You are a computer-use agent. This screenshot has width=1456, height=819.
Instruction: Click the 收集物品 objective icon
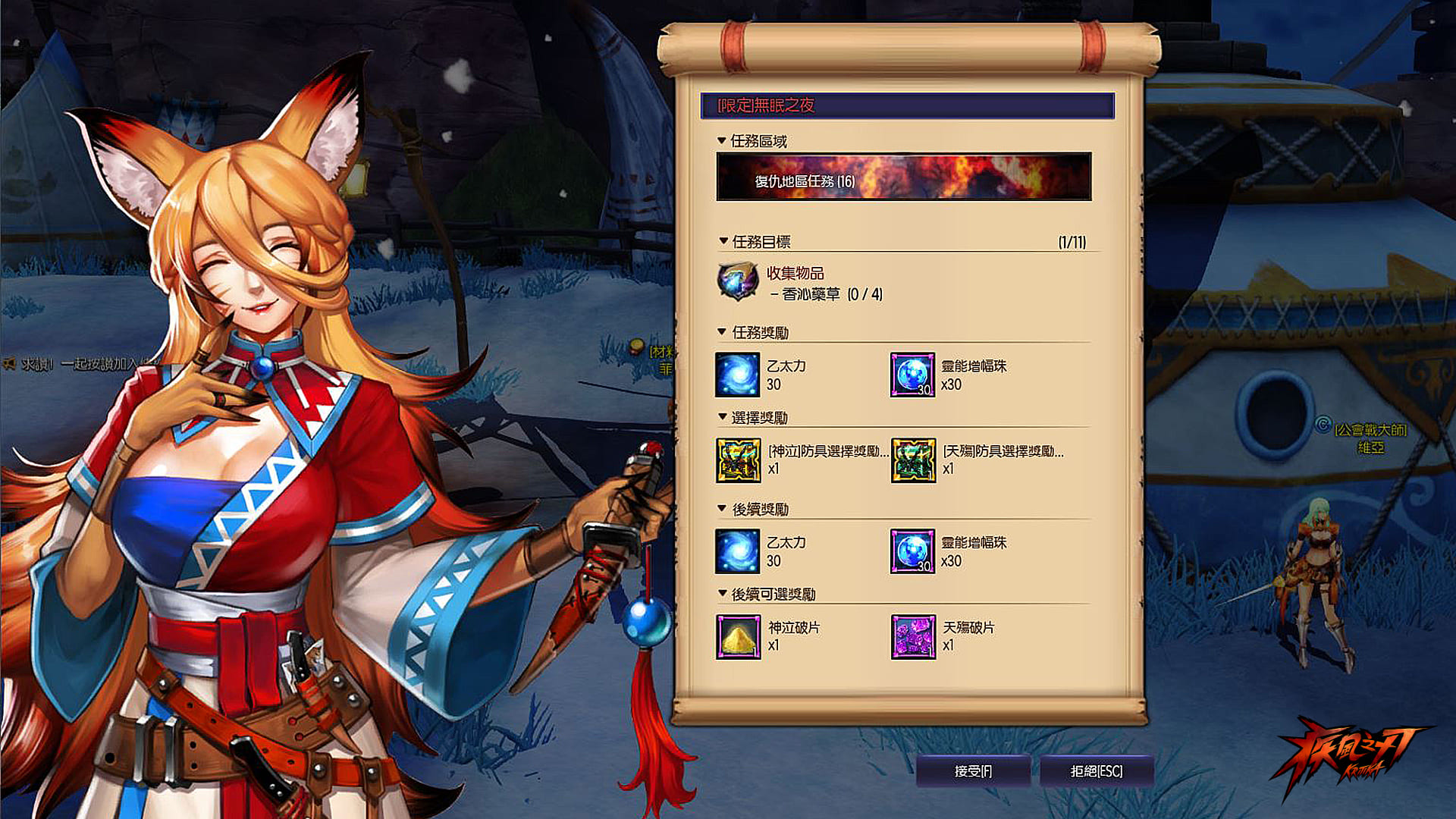click(x=738, y=281)
